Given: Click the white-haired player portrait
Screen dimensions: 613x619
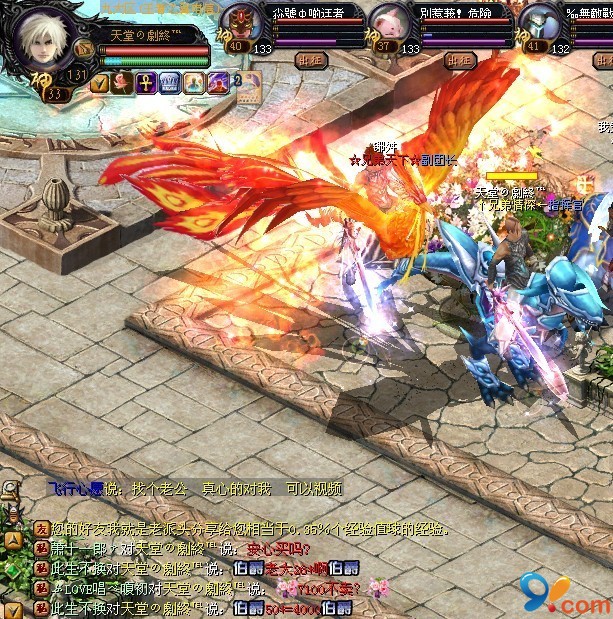Looking at the screenshot, I should [x=47, y=38].
